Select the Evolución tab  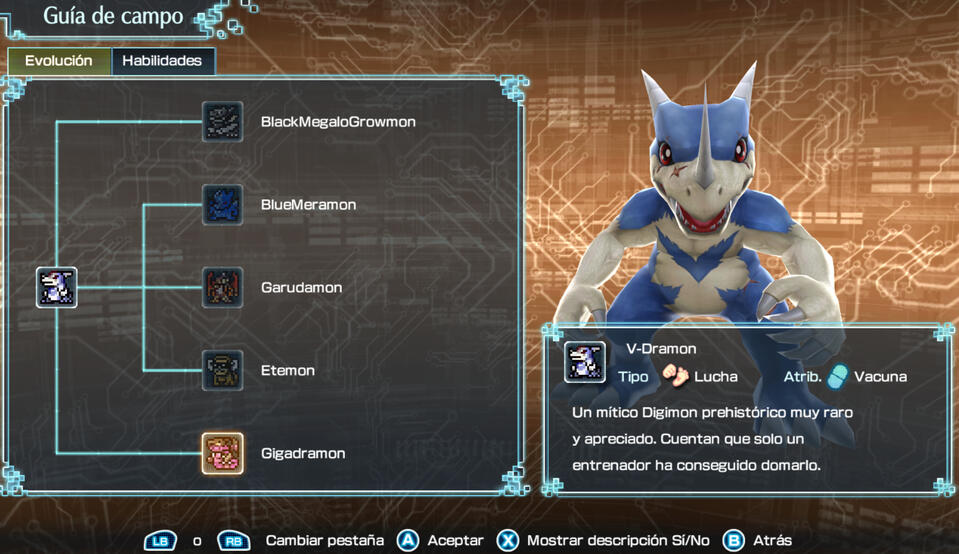tap(58, 61)
